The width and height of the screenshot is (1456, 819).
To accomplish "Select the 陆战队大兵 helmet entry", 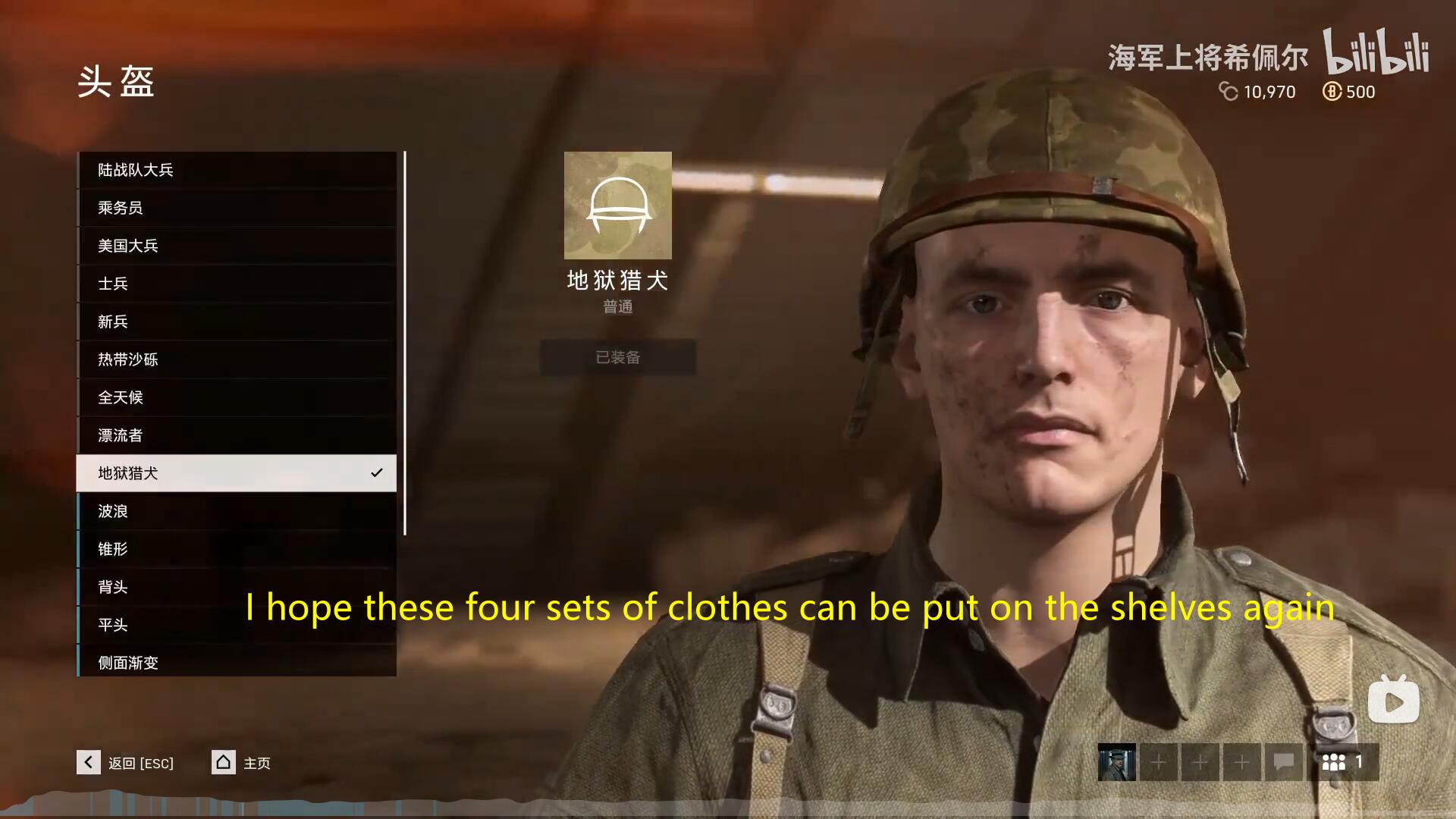I will click(236, 170).
